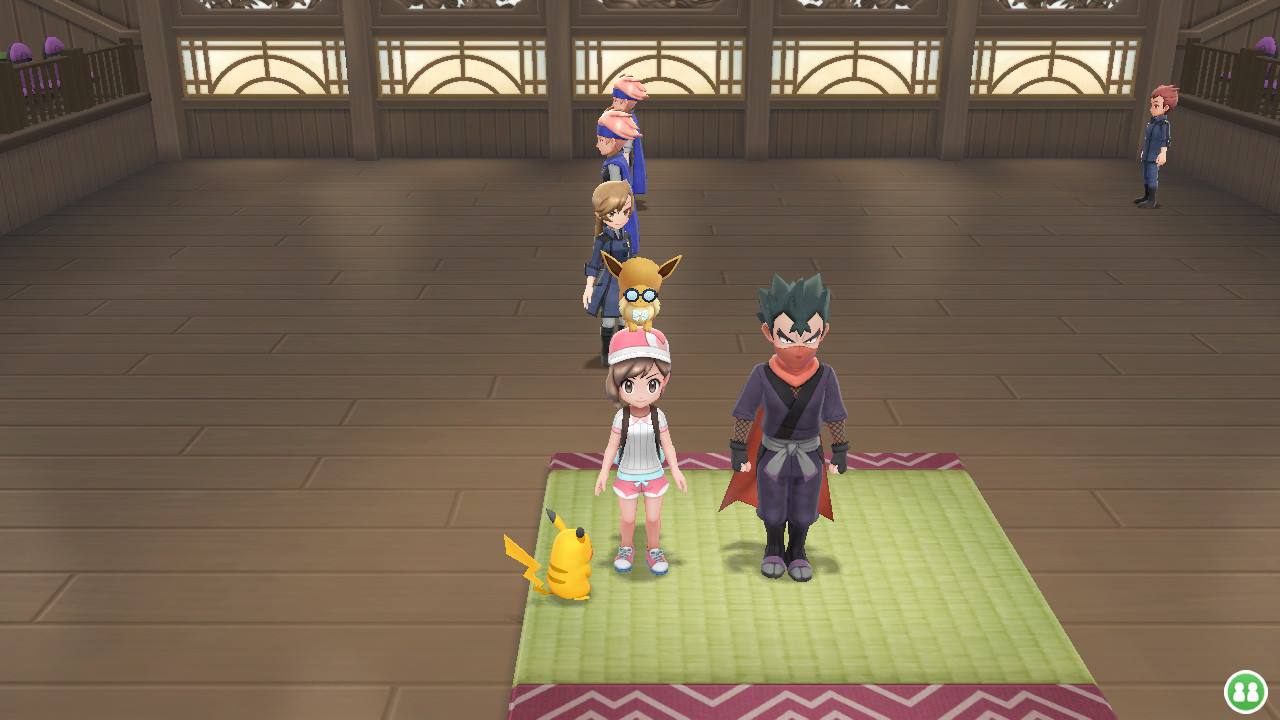The height and width of the screenshot is (720, 1280).
Task: Click the green two-player support icon
Action: (1245, 691)
